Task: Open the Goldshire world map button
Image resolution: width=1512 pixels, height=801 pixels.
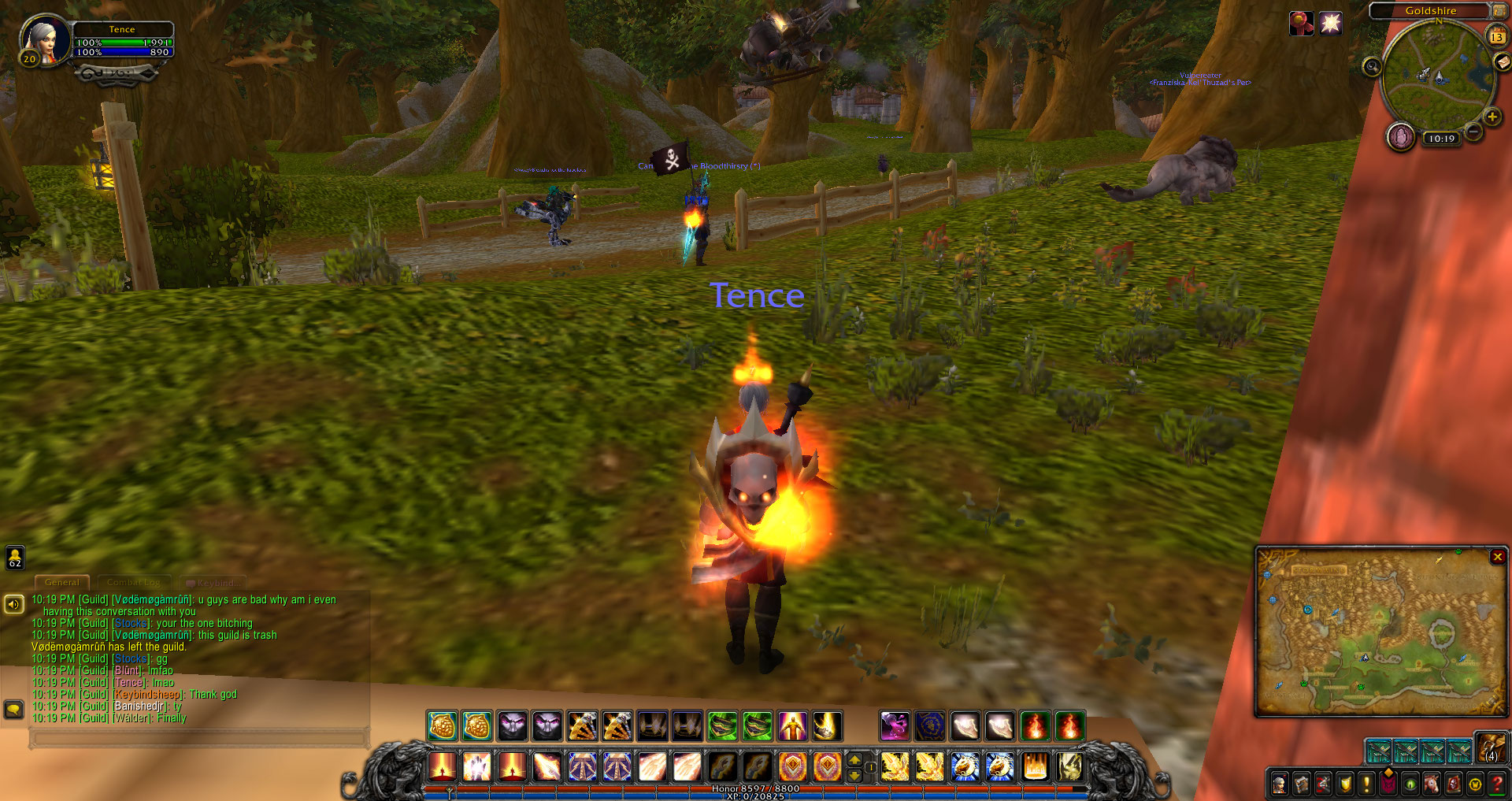Action: coord(1499,10)
